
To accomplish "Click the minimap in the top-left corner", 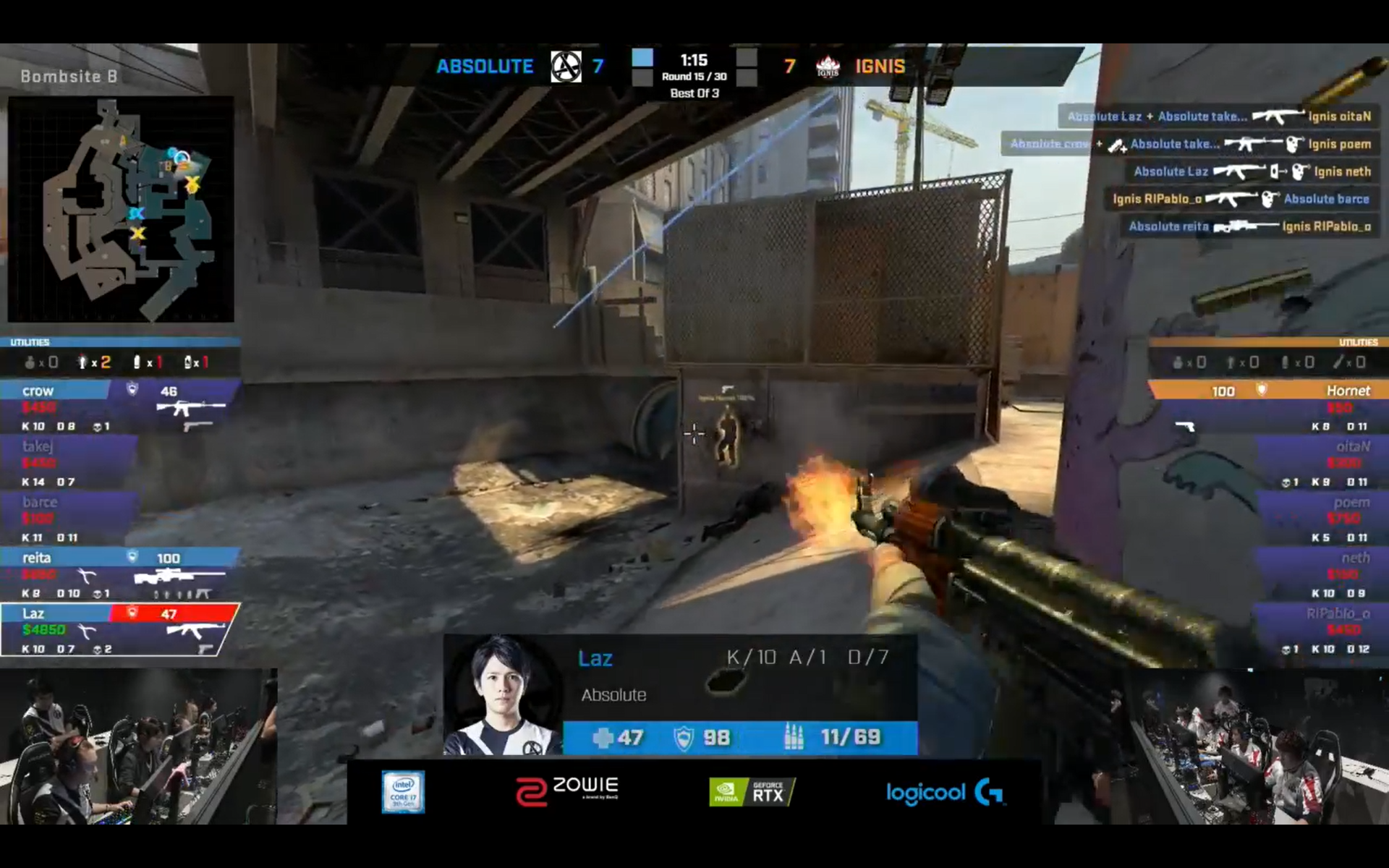I will point(121,209).
